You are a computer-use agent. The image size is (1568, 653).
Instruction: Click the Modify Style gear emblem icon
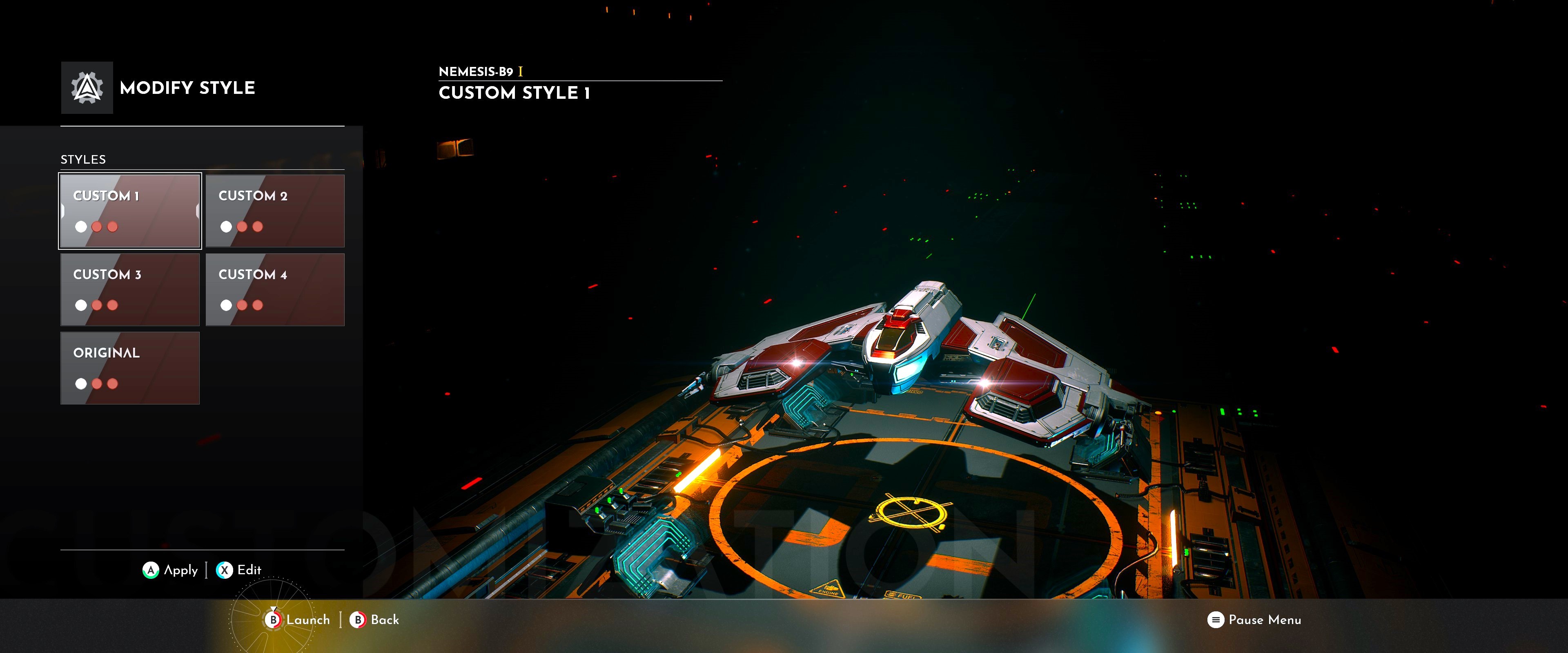[x=87, y=88]
